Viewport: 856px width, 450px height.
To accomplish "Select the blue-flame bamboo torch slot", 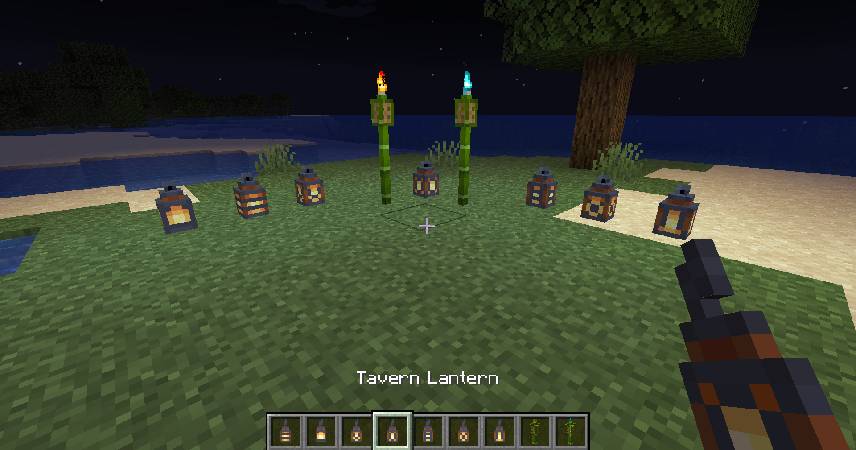I will pyautogui.click(x=572, y=433).
